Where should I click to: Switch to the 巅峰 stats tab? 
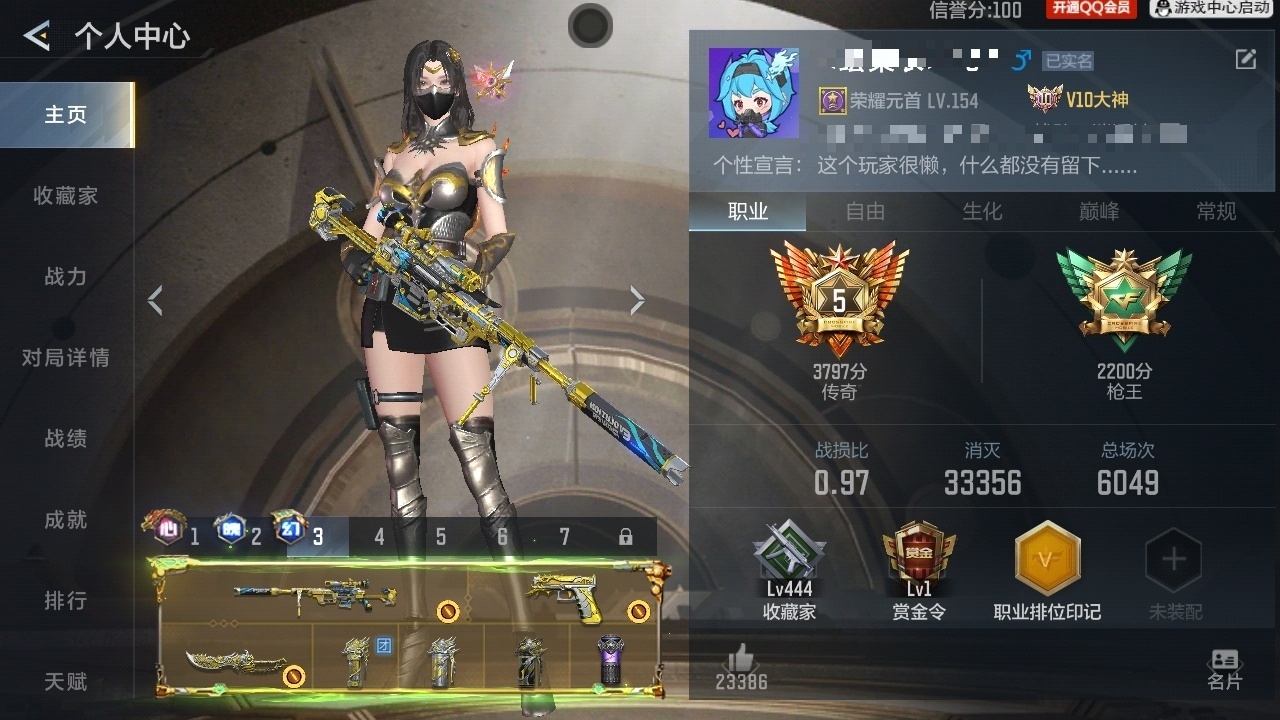1099,212
